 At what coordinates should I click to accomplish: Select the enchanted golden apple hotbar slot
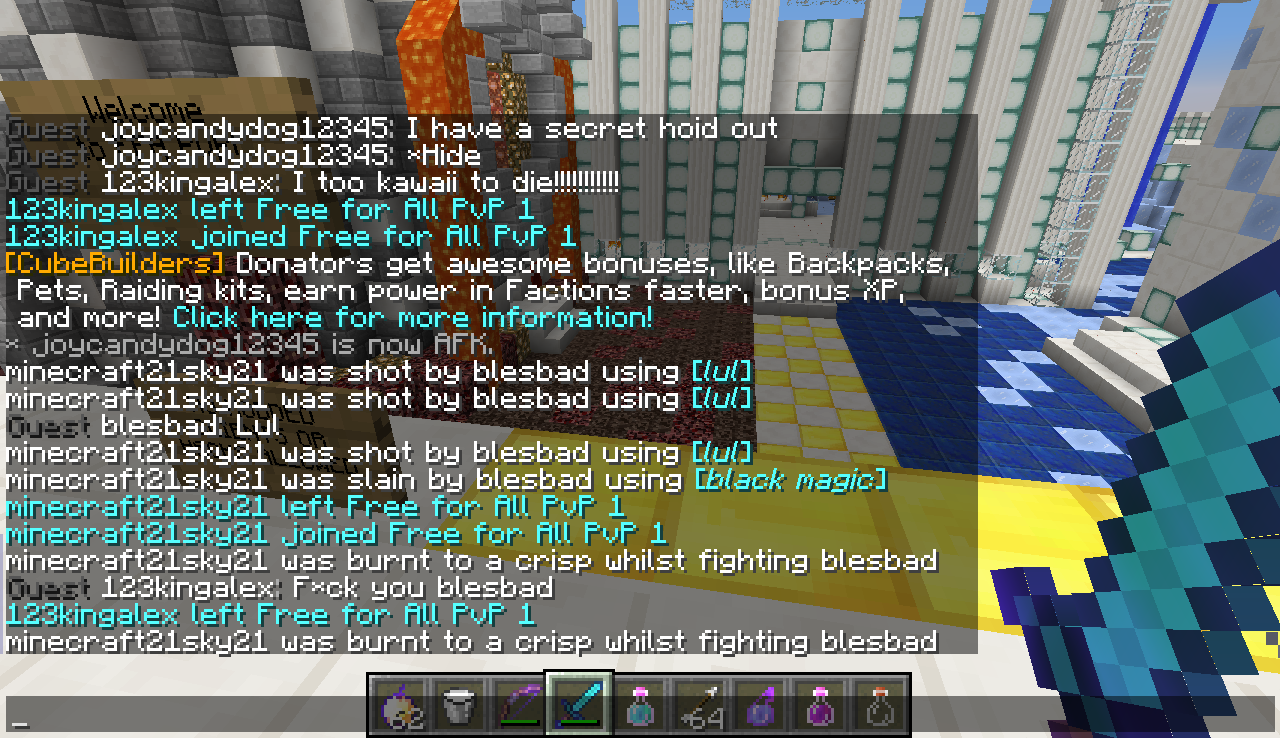pyautogui.click(x=397, y=704)
